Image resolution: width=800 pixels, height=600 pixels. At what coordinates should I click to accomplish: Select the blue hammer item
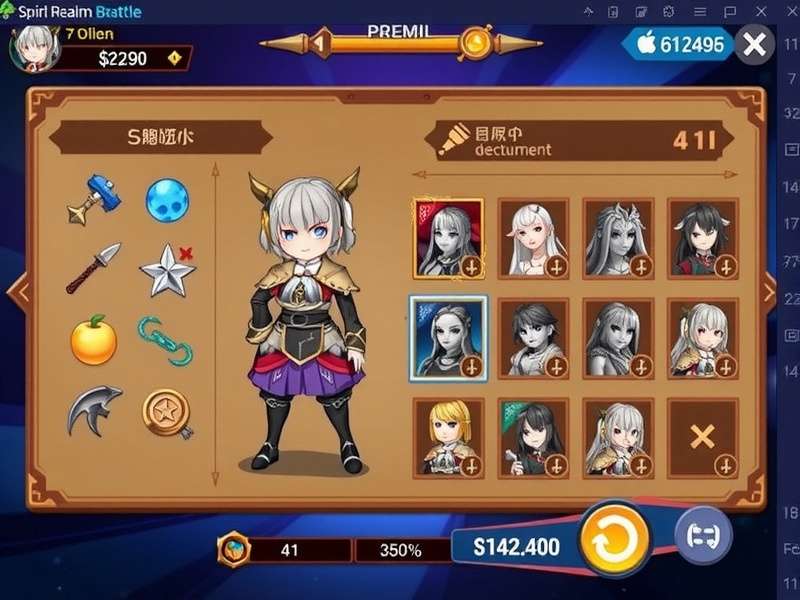(91, 197)
